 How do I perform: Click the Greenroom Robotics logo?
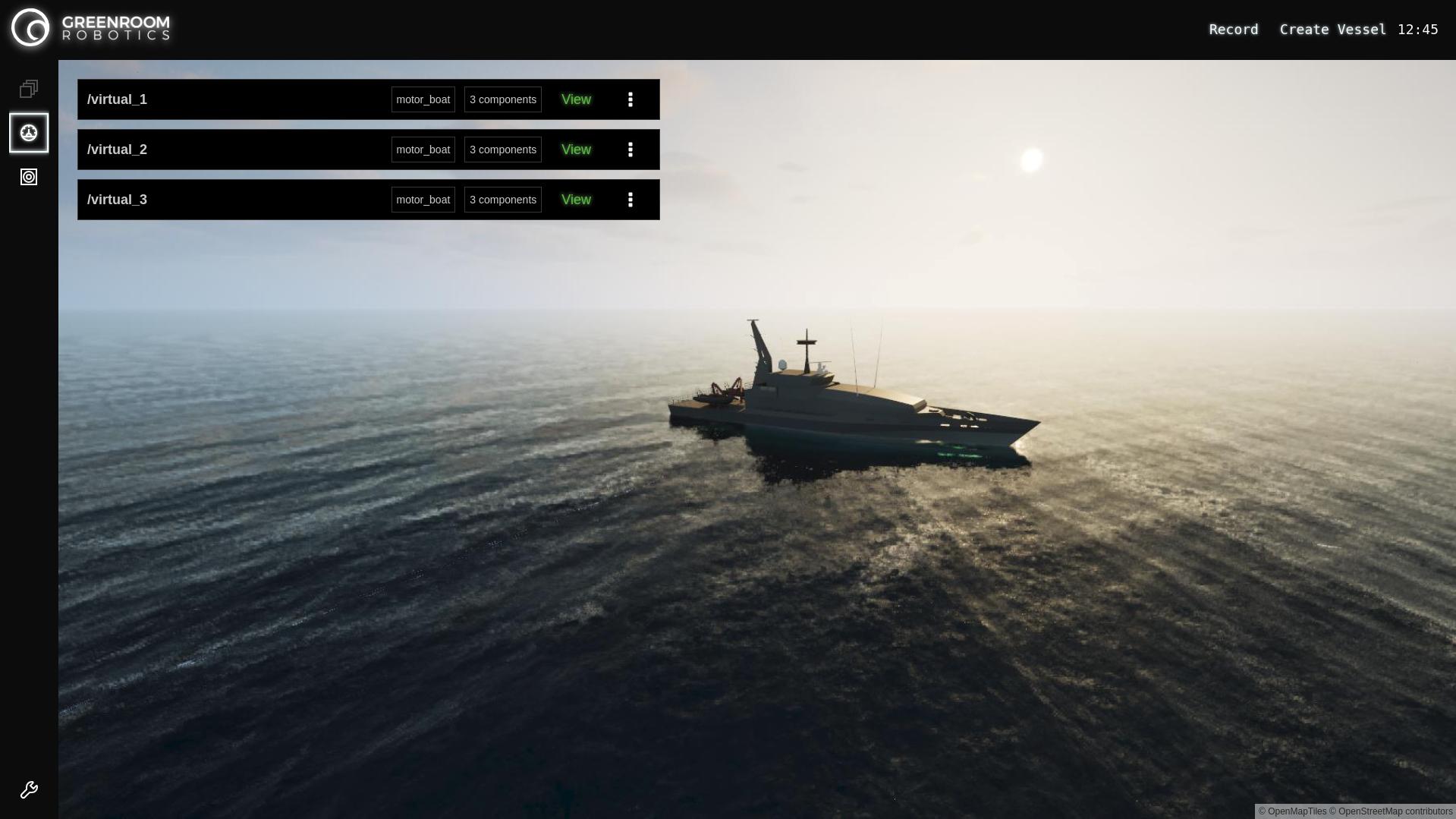tap(91, 28)
